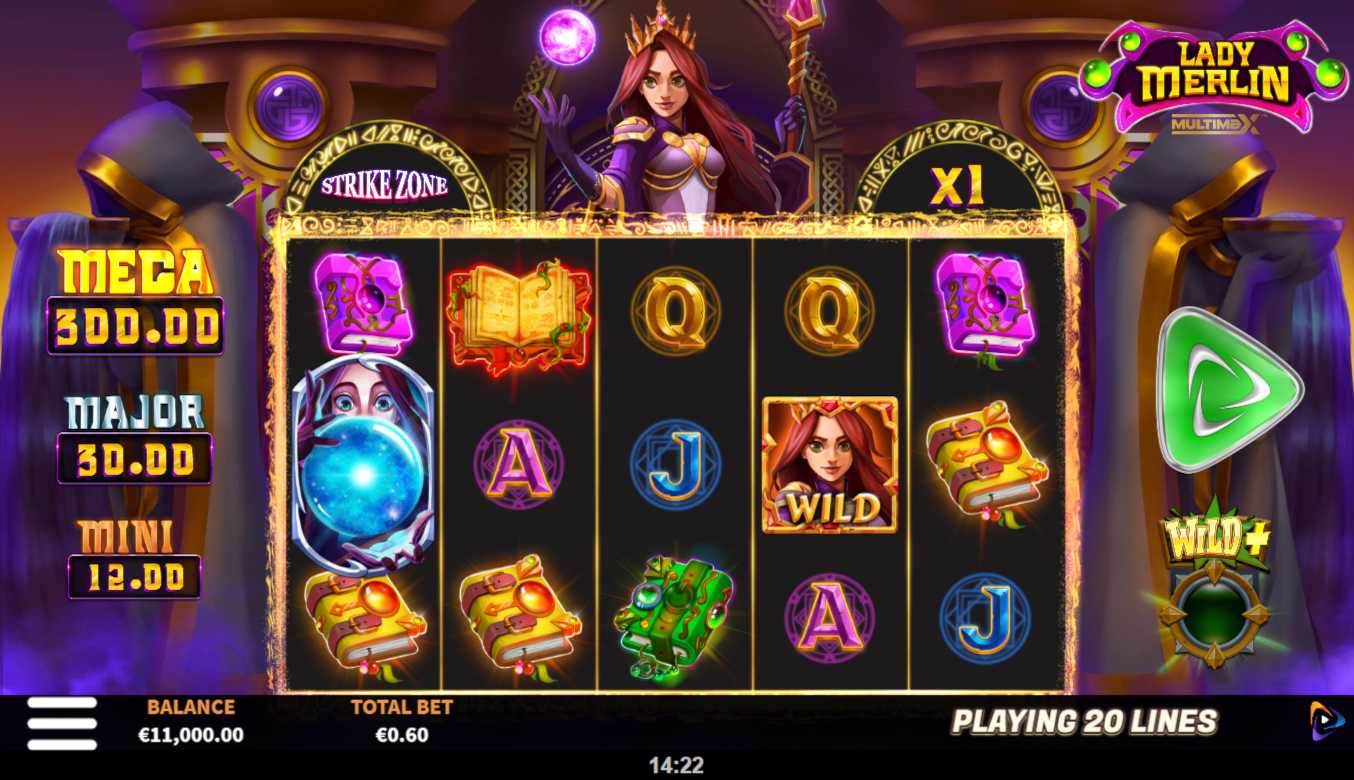Viewport: 1354px width, 780px height.
Task: Spin the reels with the green play button
Action: (x=1227, y=390)
